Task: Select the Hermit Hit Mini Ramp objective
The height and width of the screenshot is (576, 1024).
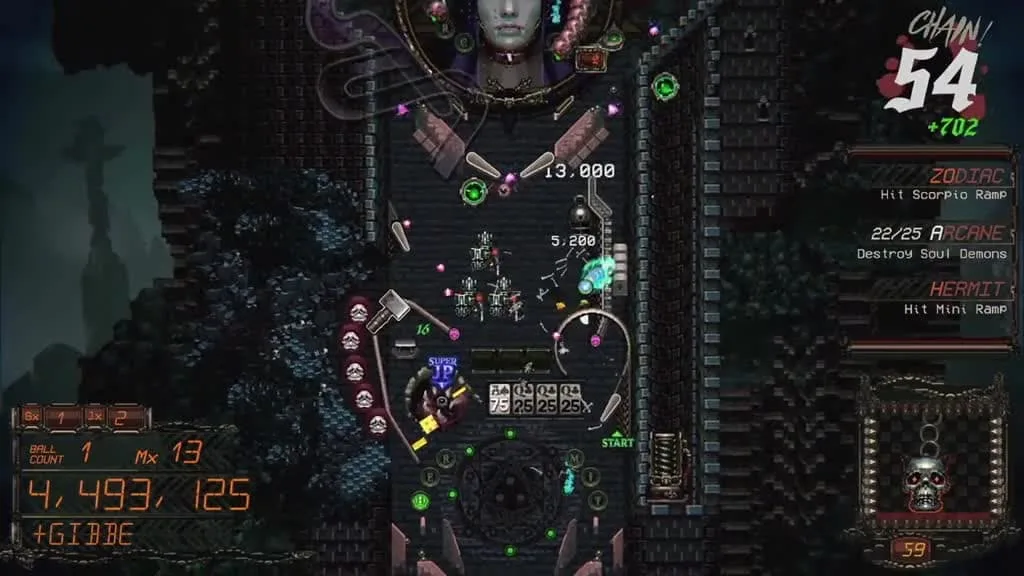Action: coord(933,298)
